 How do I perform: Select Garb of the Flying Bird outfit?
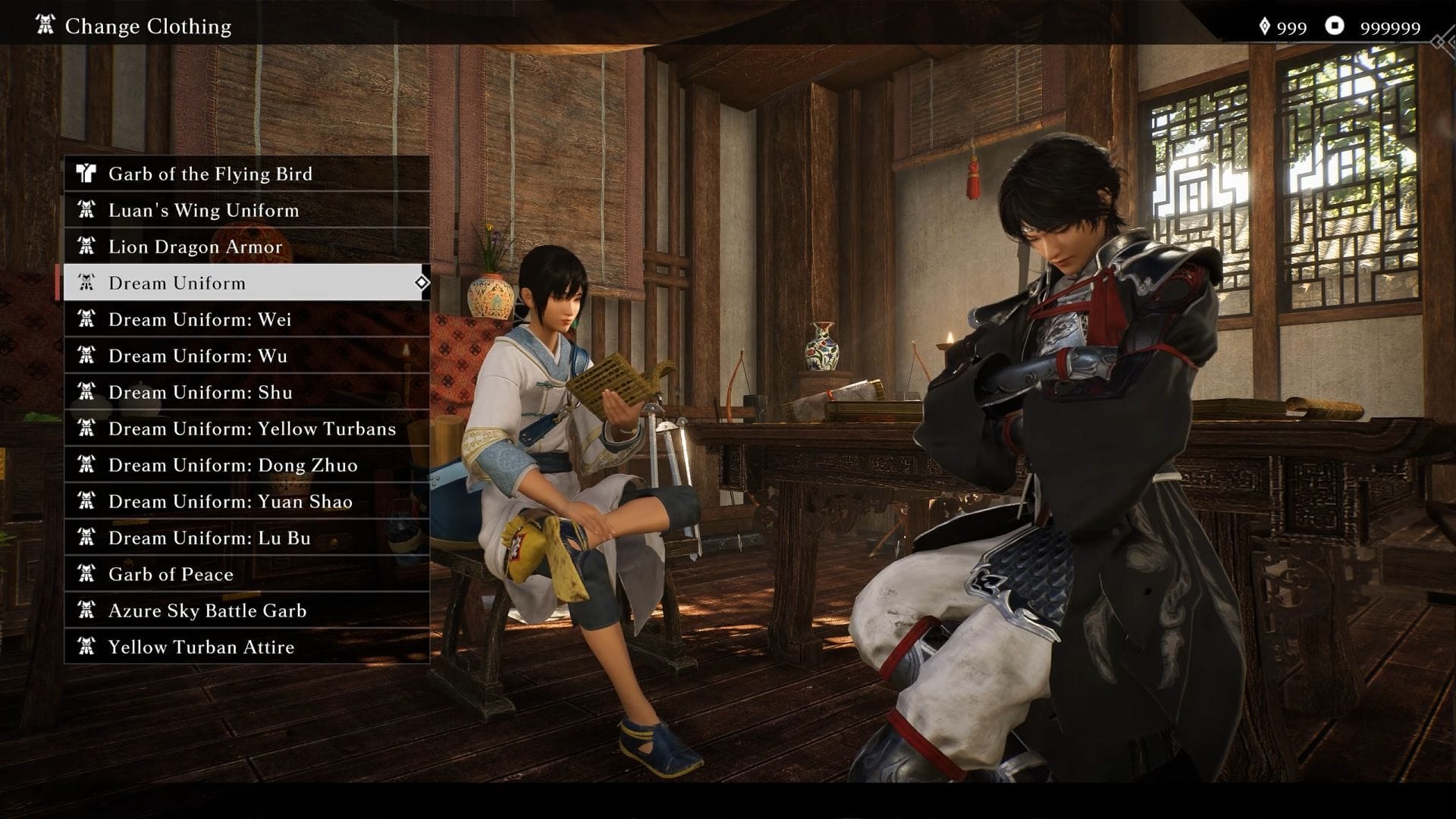246,174
